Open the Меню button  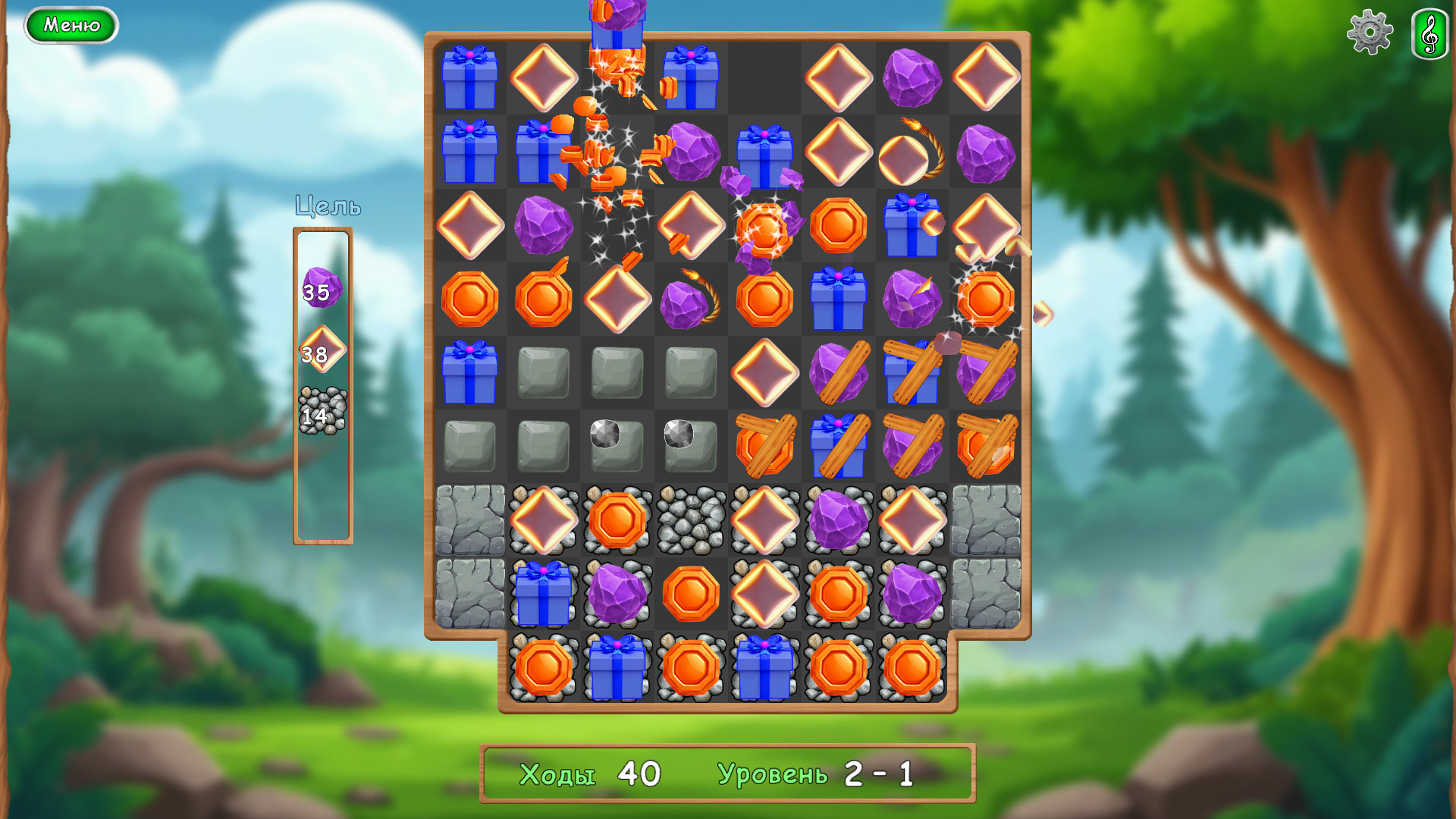point(71,24)
